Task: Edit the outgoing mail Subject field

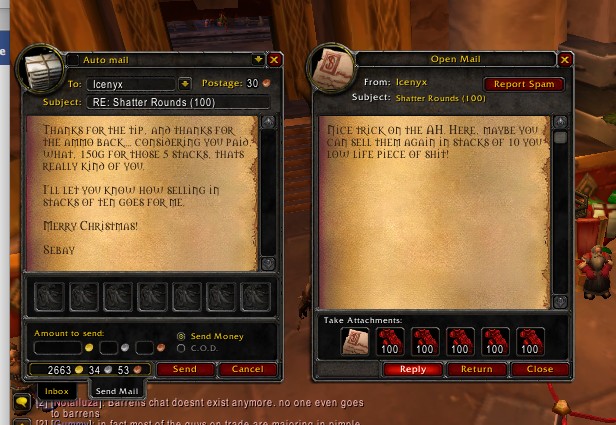Action: coord(178,101)
